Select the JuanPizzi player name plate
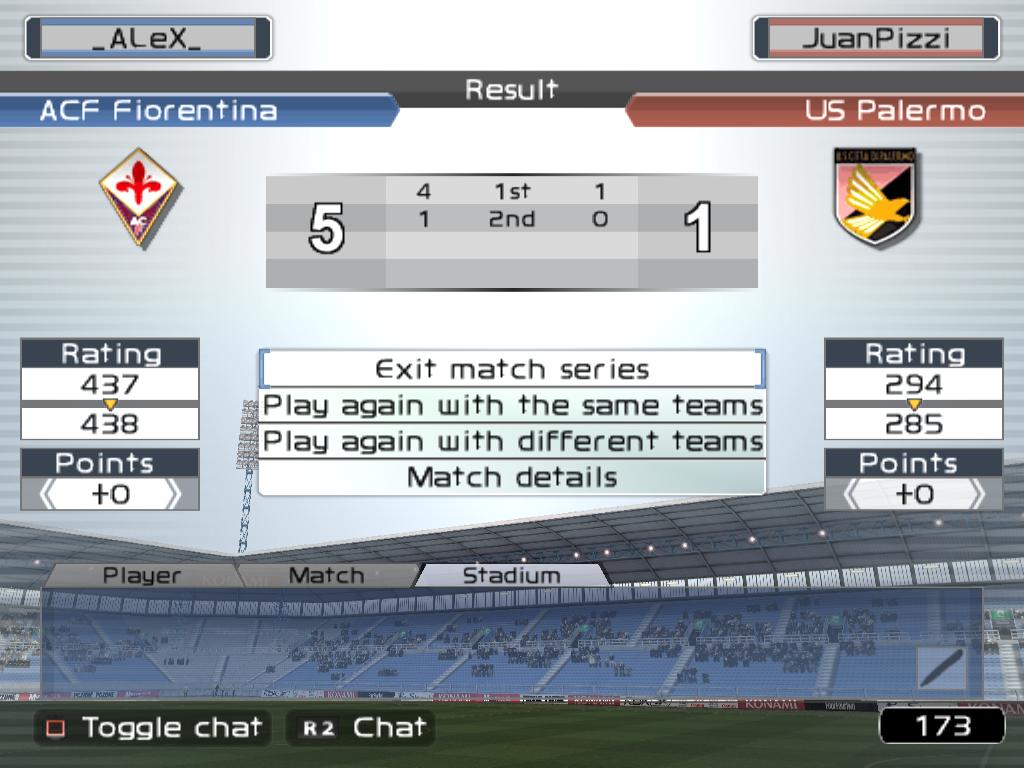Viewport: 1024px width, 768px height. 875,39
